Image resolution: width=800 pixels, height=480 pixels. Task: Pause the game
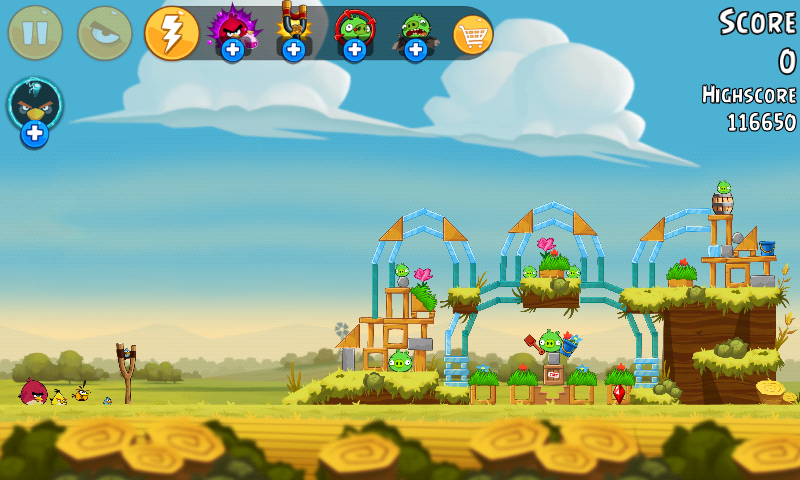point(35,33)
